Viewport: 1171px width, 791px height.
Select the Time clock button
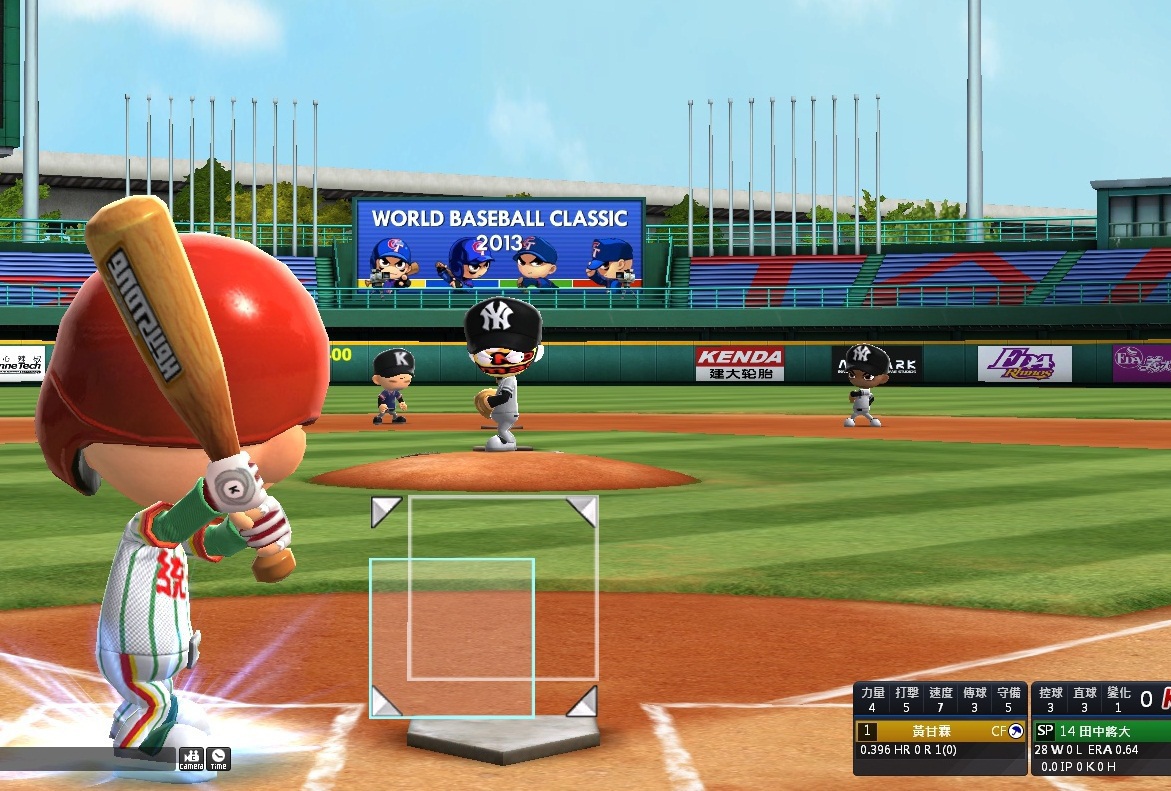218,759
